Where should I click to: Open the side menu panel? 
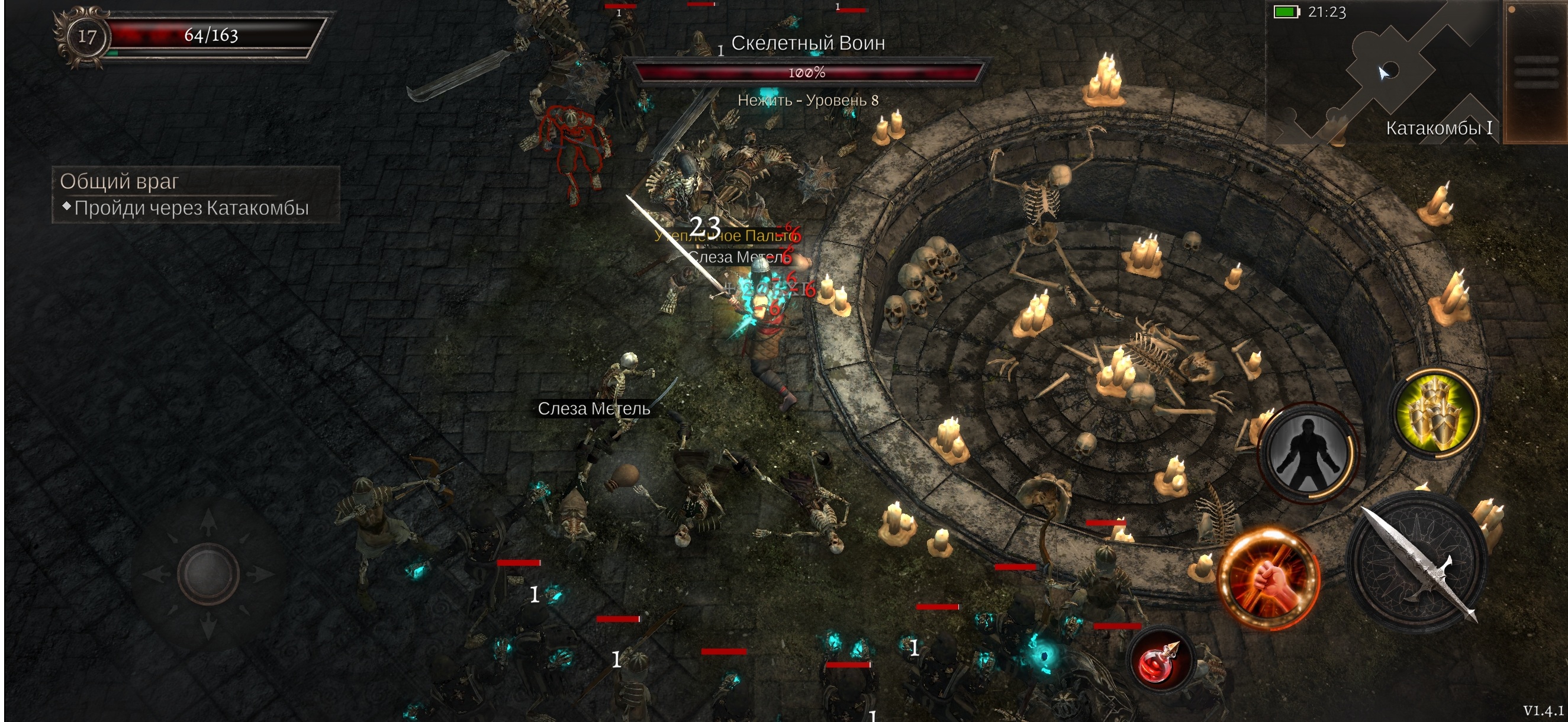[x=1535, y=73]
